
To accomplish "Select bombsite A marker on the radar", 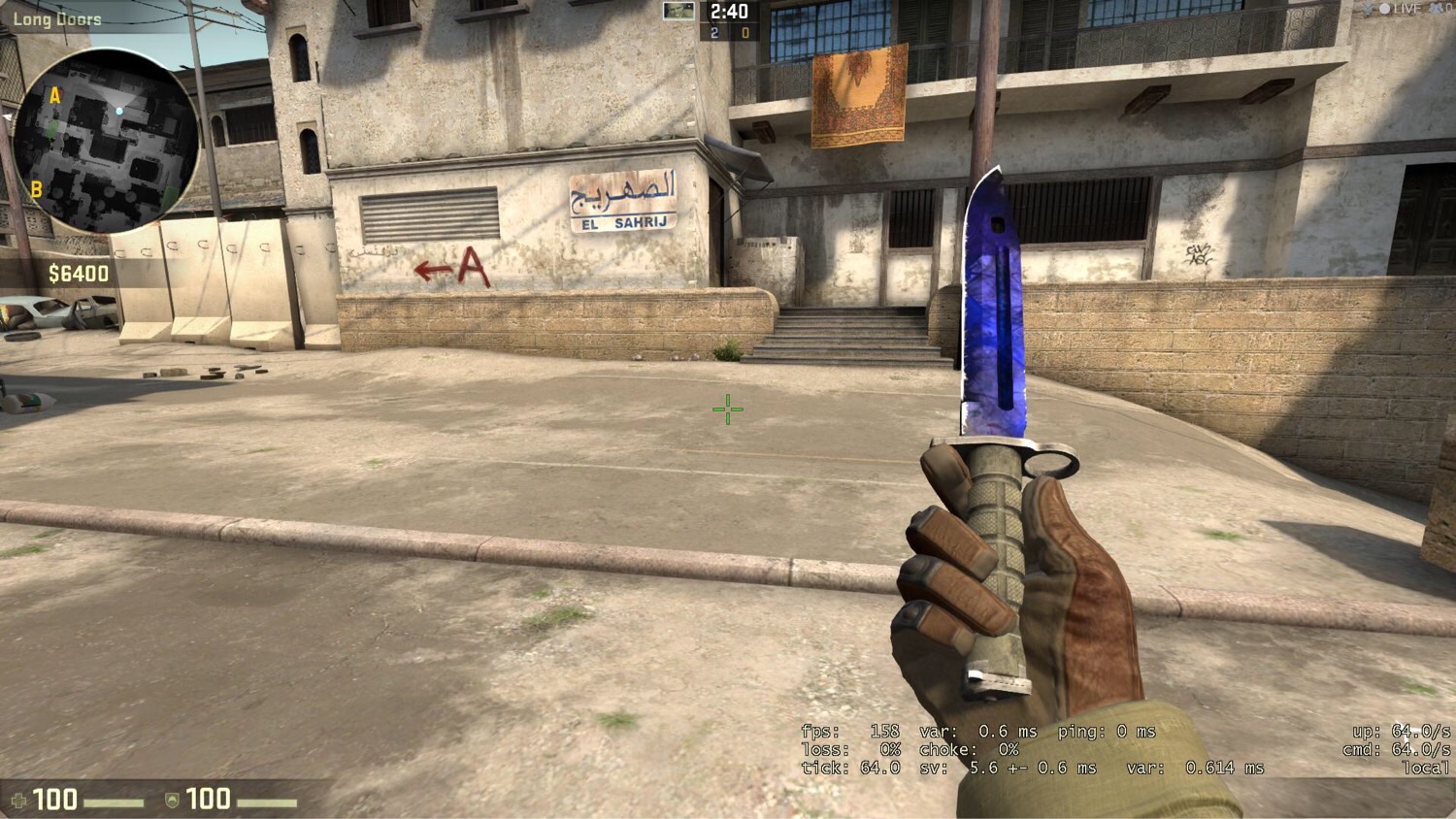I will [x=55, y=95].
